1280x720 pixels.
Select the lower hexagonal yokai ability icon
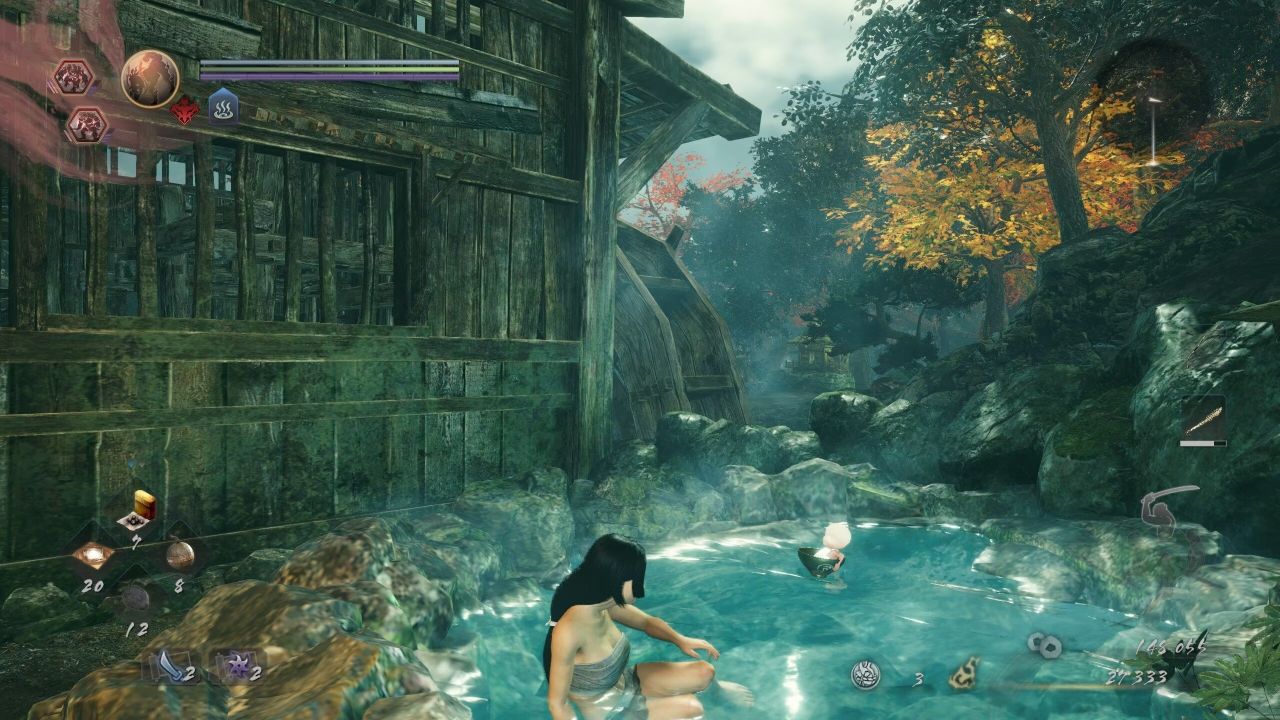[x=87, y=125]
